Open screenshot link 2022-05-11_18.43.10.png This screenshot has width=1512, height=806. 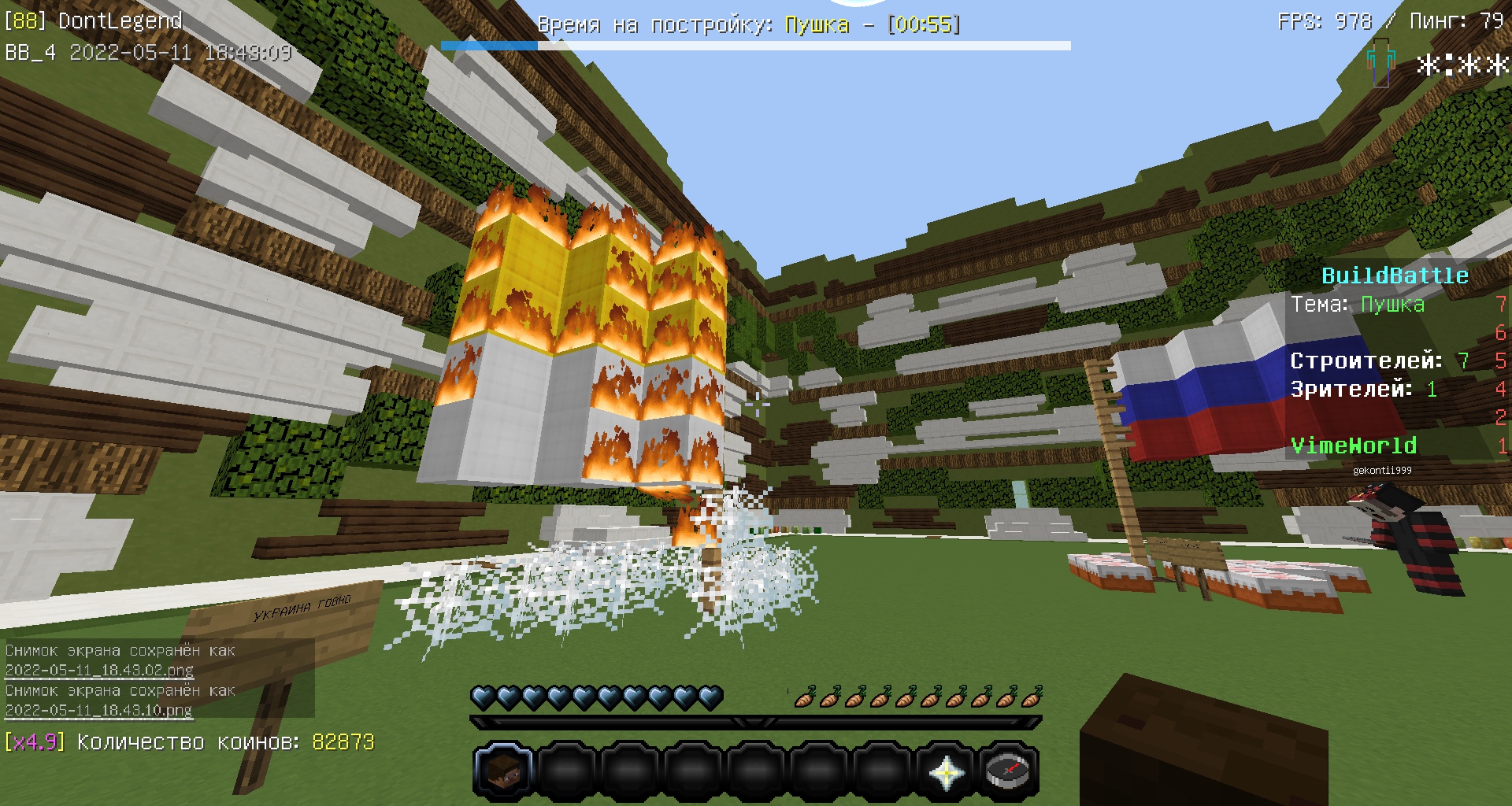pos(98,711)
